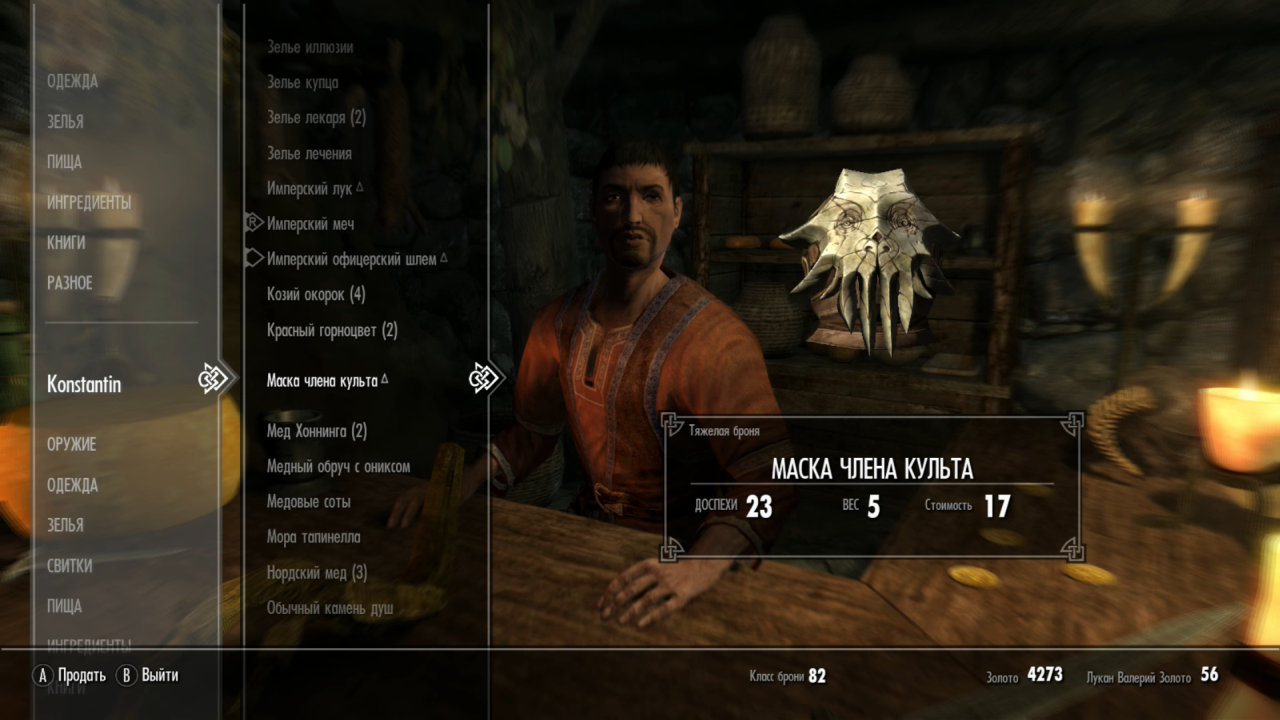Viewport: 1280px width, 720px height.
Task: Select Зелье иллюзии in the item list
Action: pos(310,47)
